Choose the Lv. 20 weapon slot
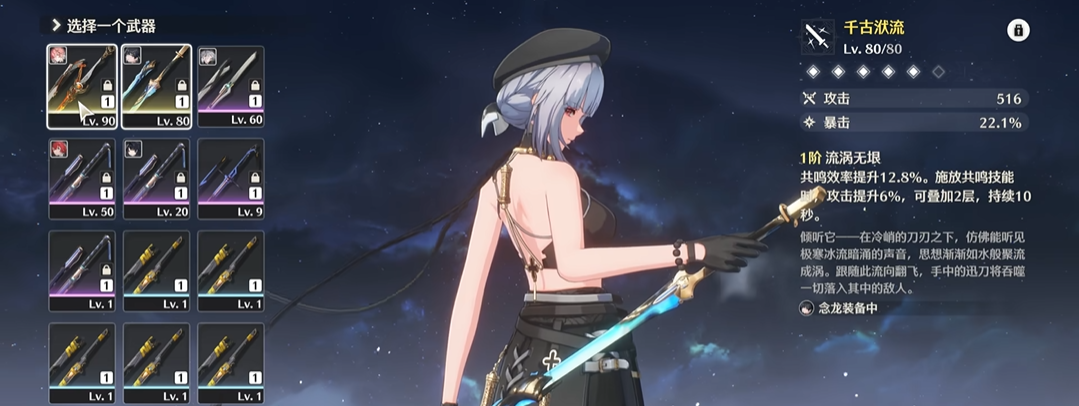Viewport: 1079px width, 406px height. [156, 178]
